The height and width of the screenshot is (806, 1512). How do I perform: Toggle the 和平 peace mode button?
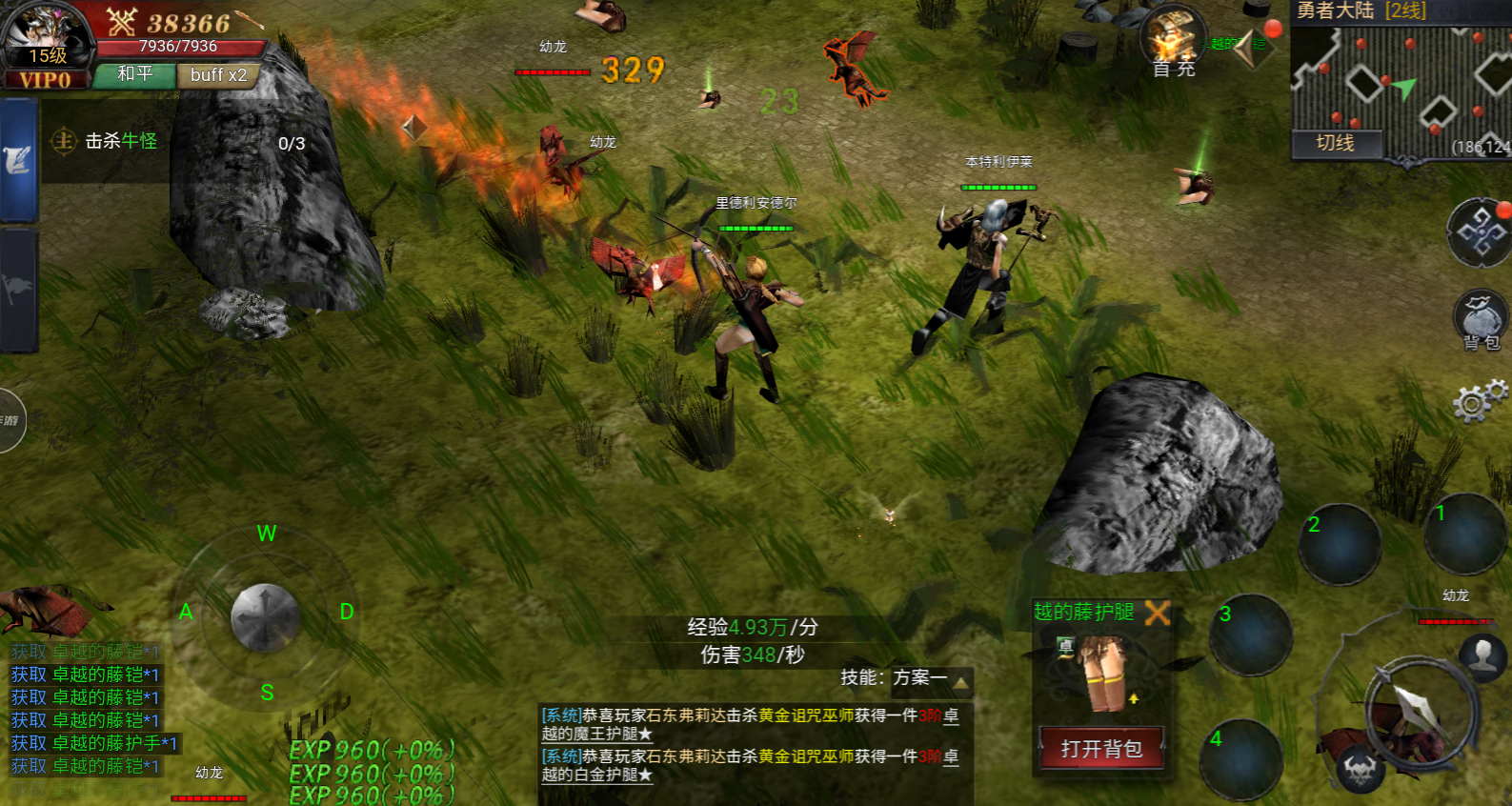134,74
